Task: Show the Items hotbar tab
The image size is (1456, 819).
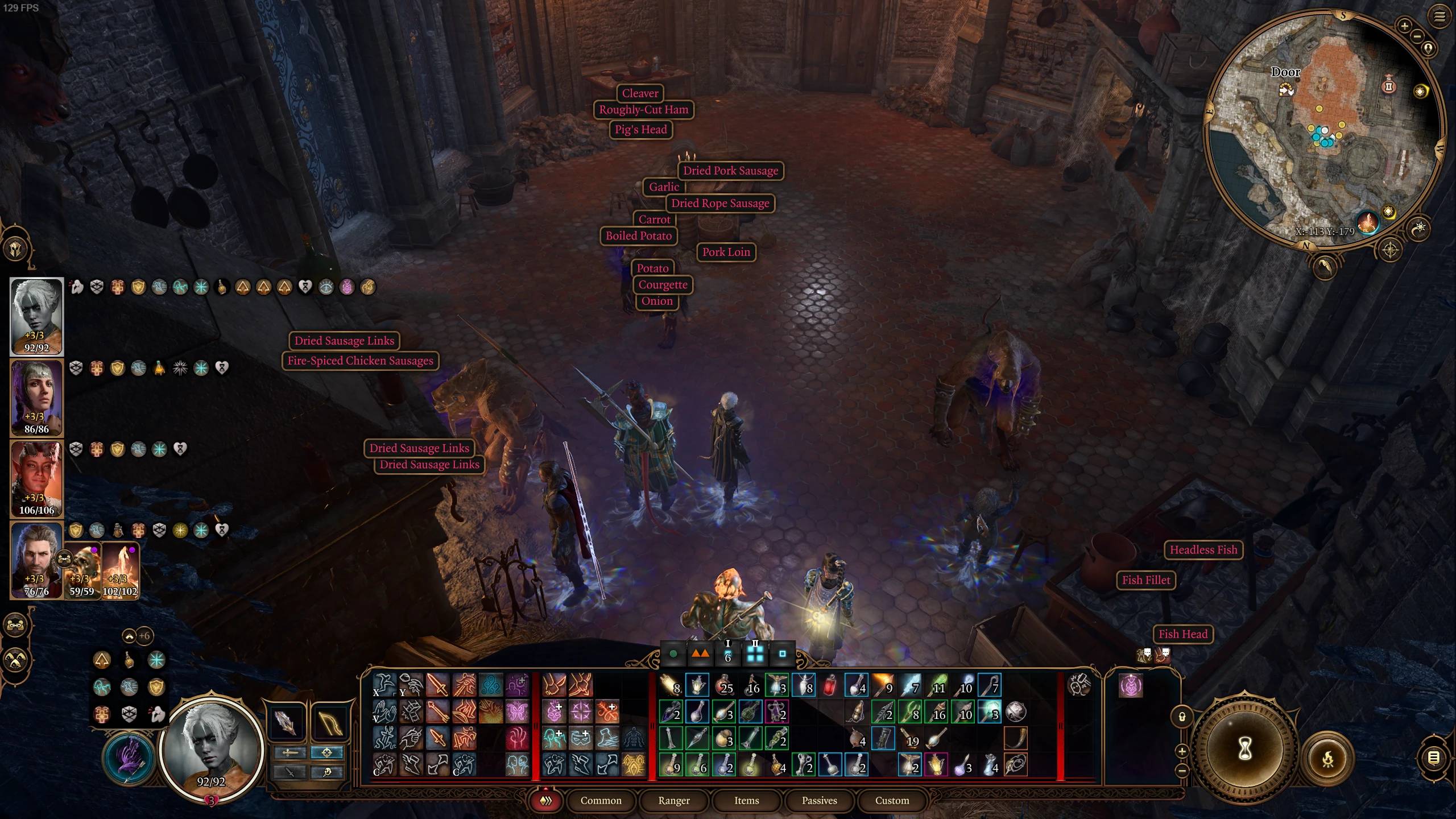Action: tap(746, 800)
